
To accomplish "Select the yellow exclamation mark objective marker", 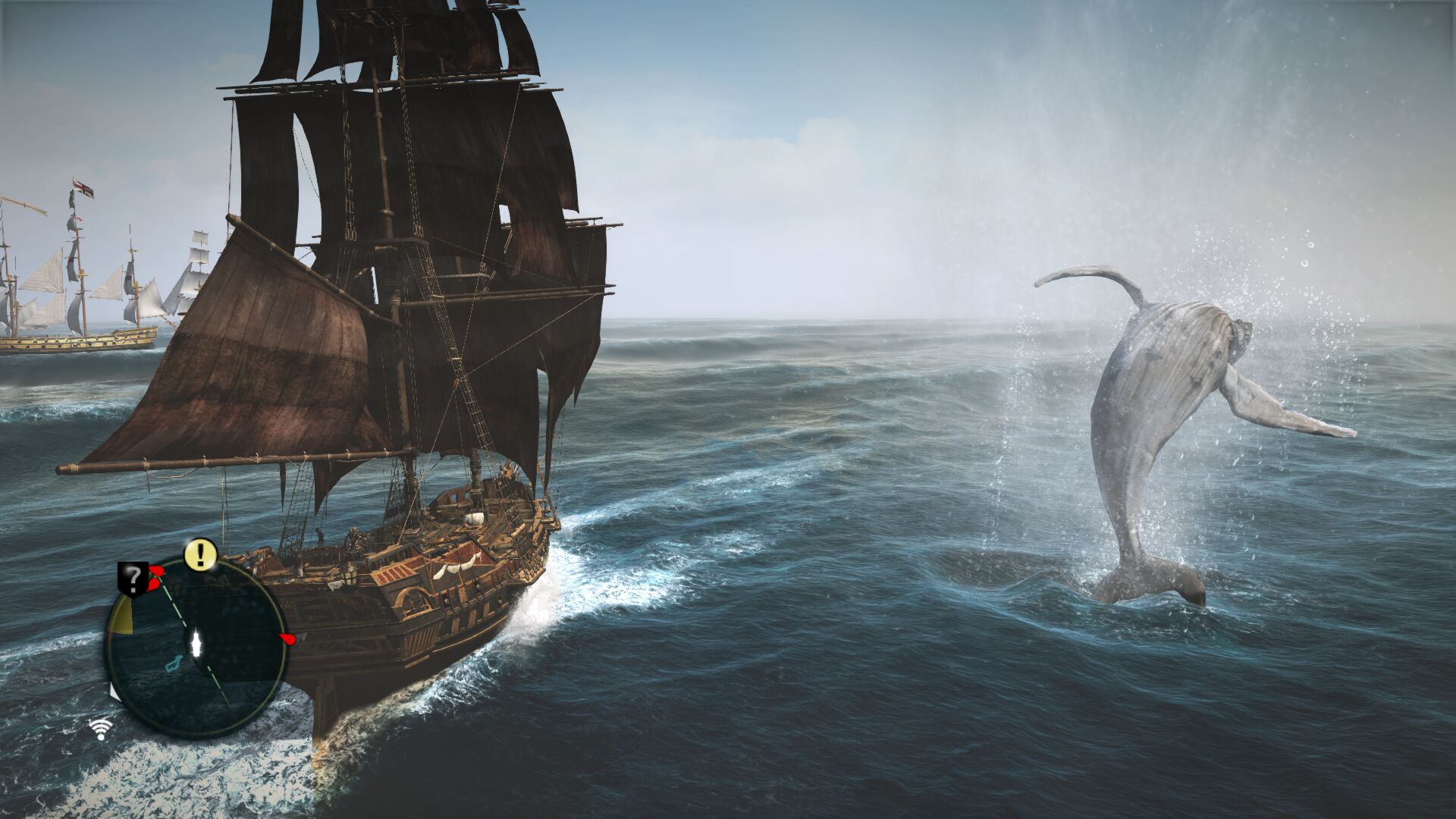I will coord(200,554).
